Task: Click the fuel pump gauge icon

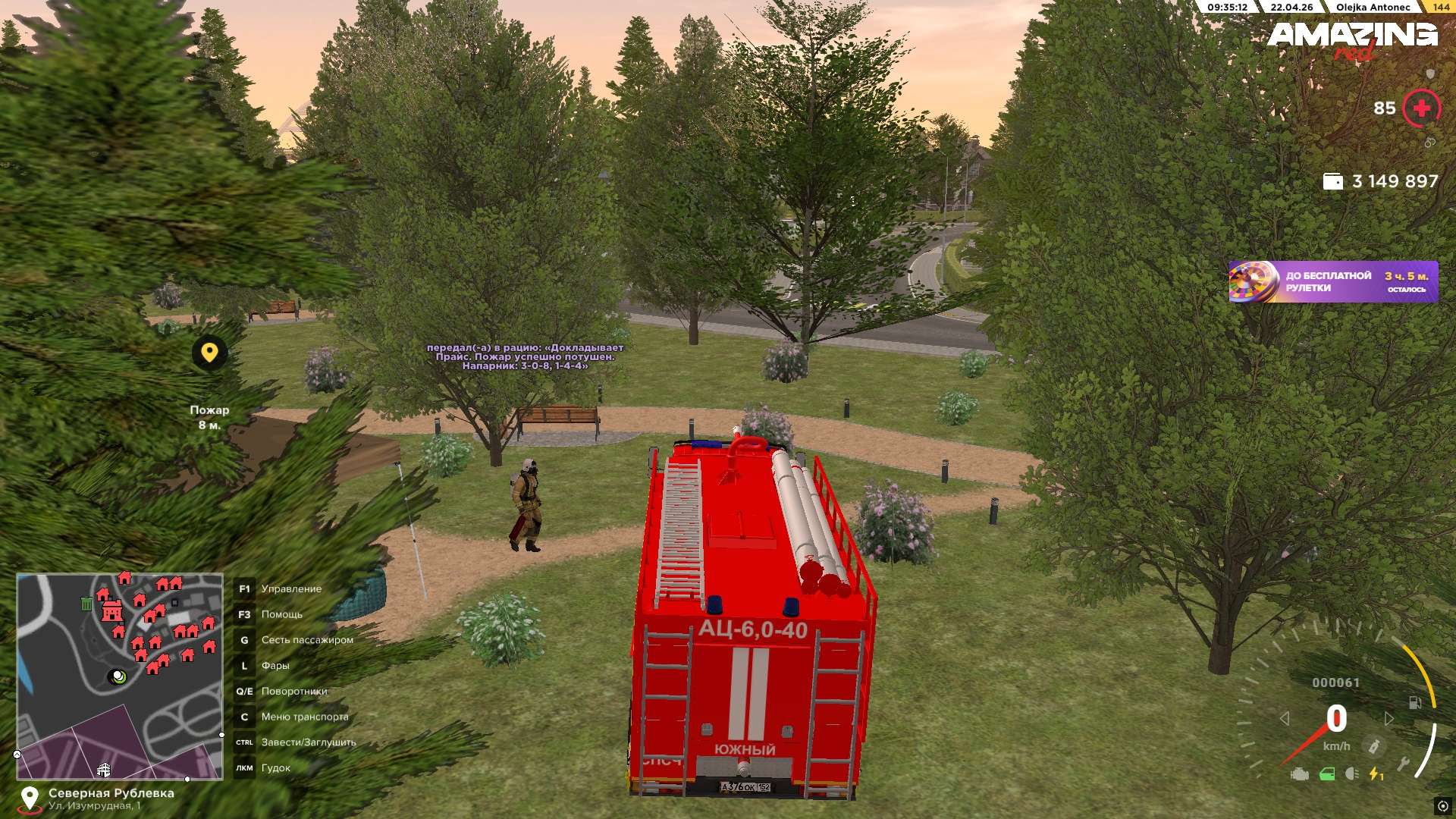Action: click(1415, 703)
